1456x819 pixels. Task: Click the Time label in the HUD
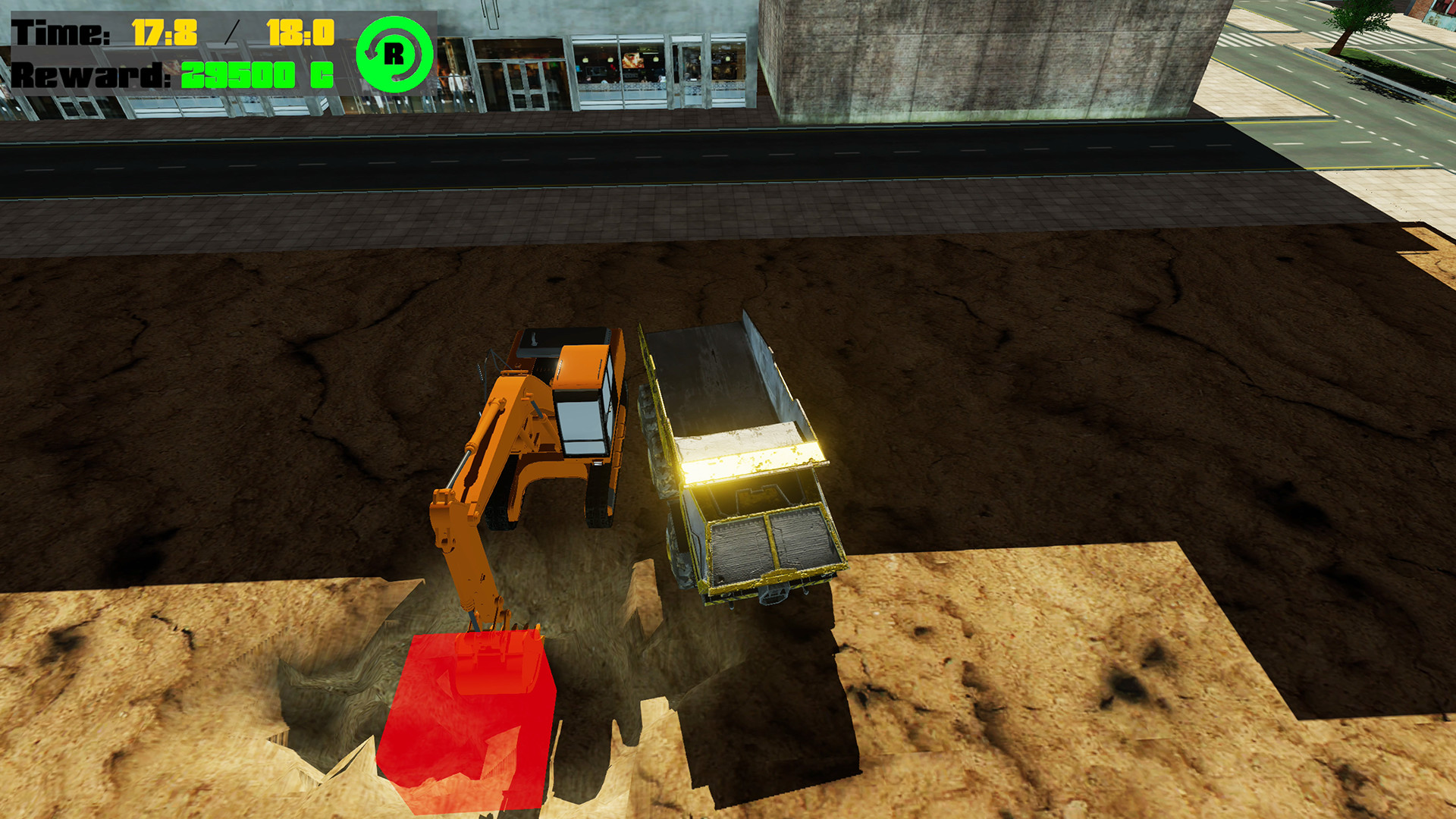point(61,30)
